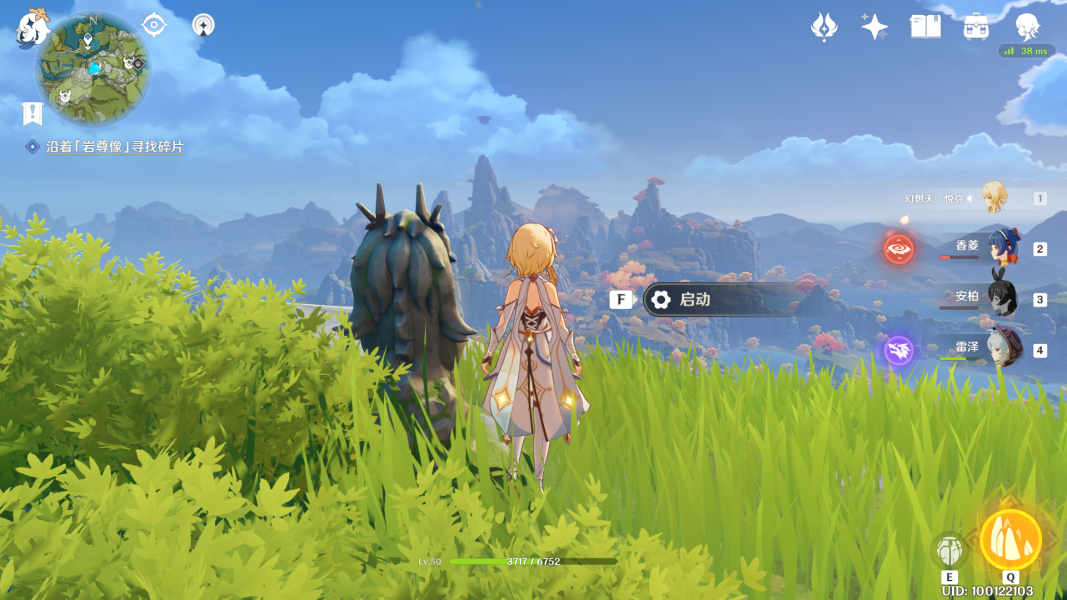Click the compass eye icon beside the minimap
Screen dimensions: 1067x600
[x=153, y=25]
